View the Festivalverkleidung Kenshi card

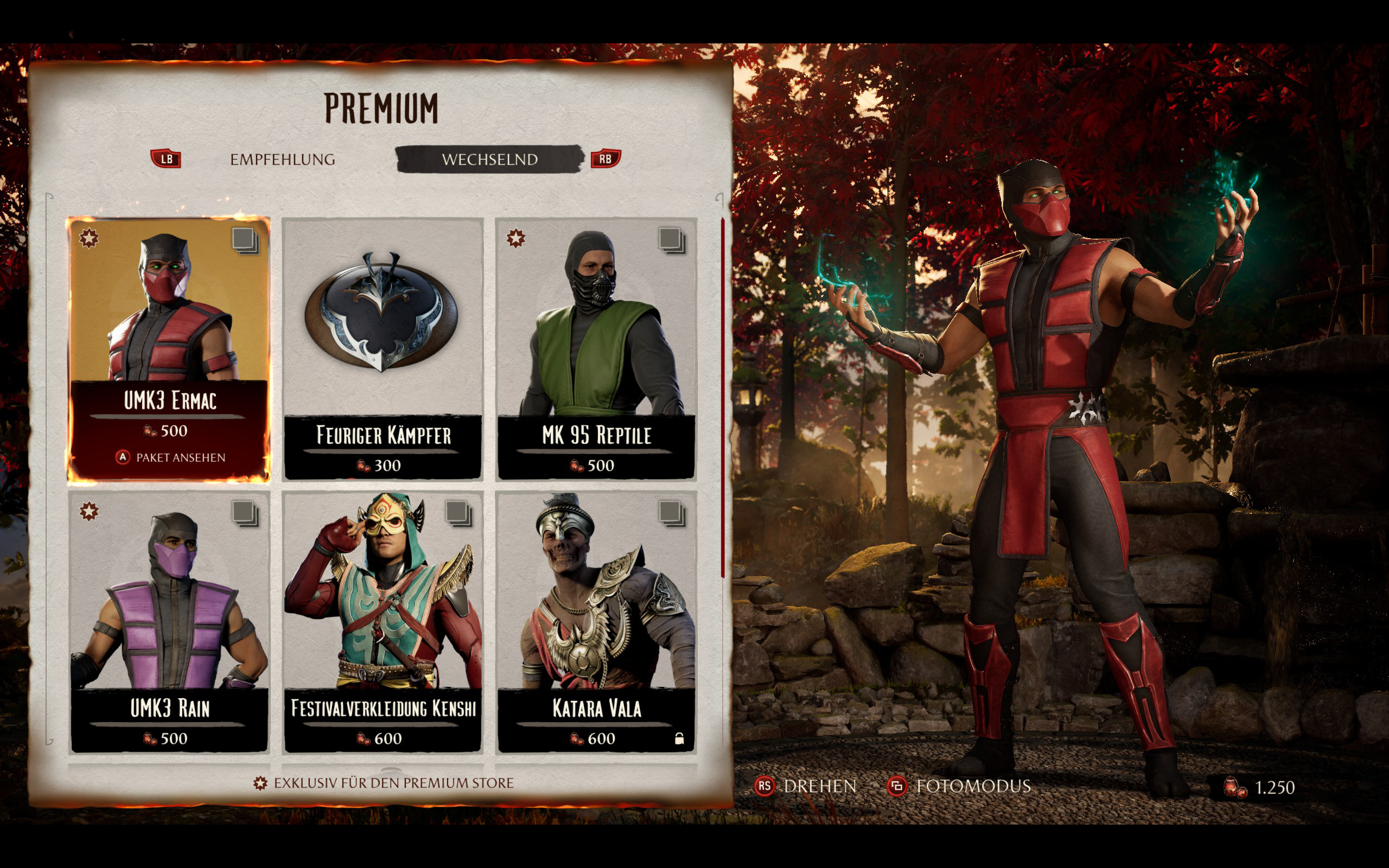coord(383,621)
